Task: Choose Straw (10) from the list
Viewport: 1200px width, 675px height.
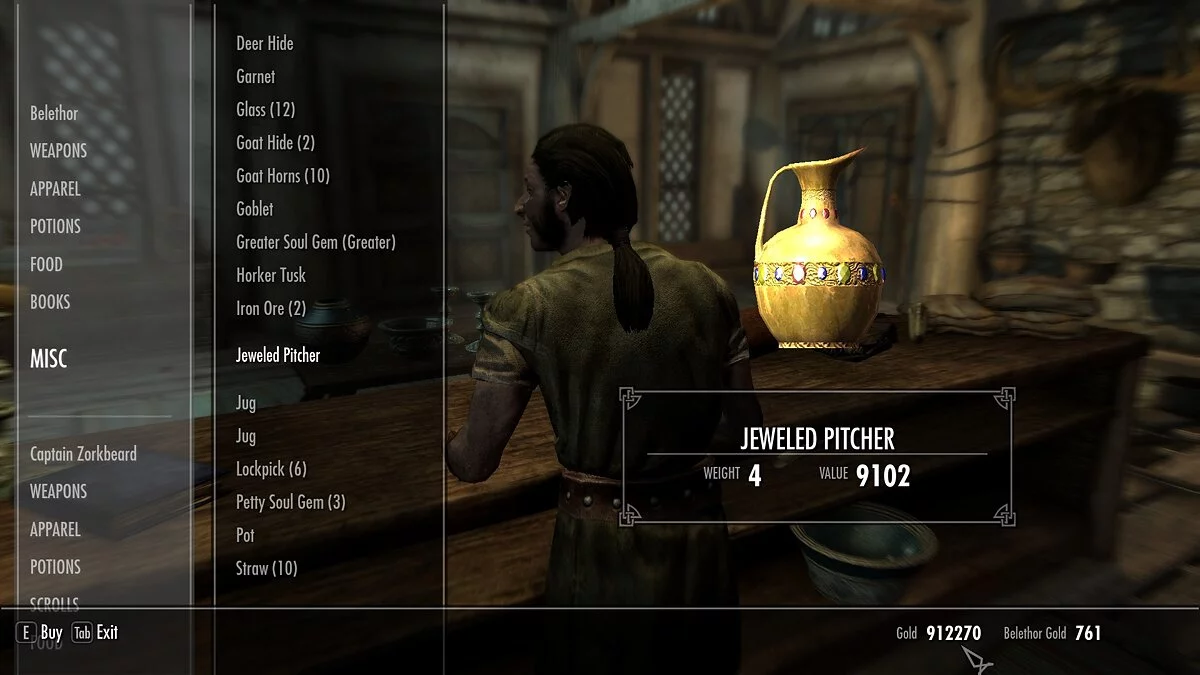Action: [267, 568]
